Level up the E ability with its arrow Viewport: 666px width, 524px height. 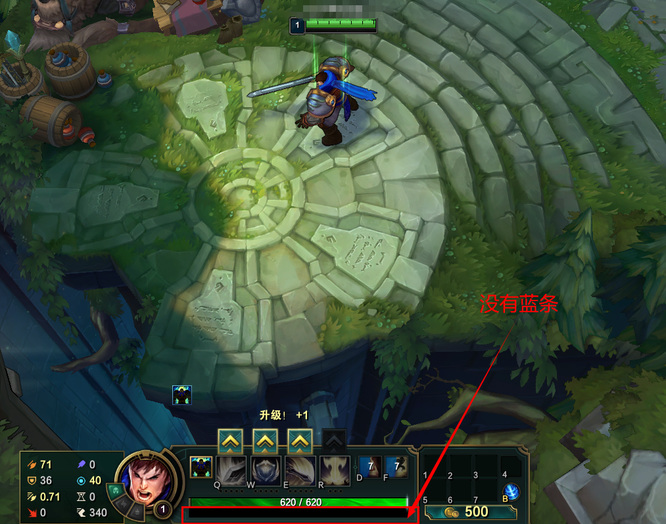point(300,441)
